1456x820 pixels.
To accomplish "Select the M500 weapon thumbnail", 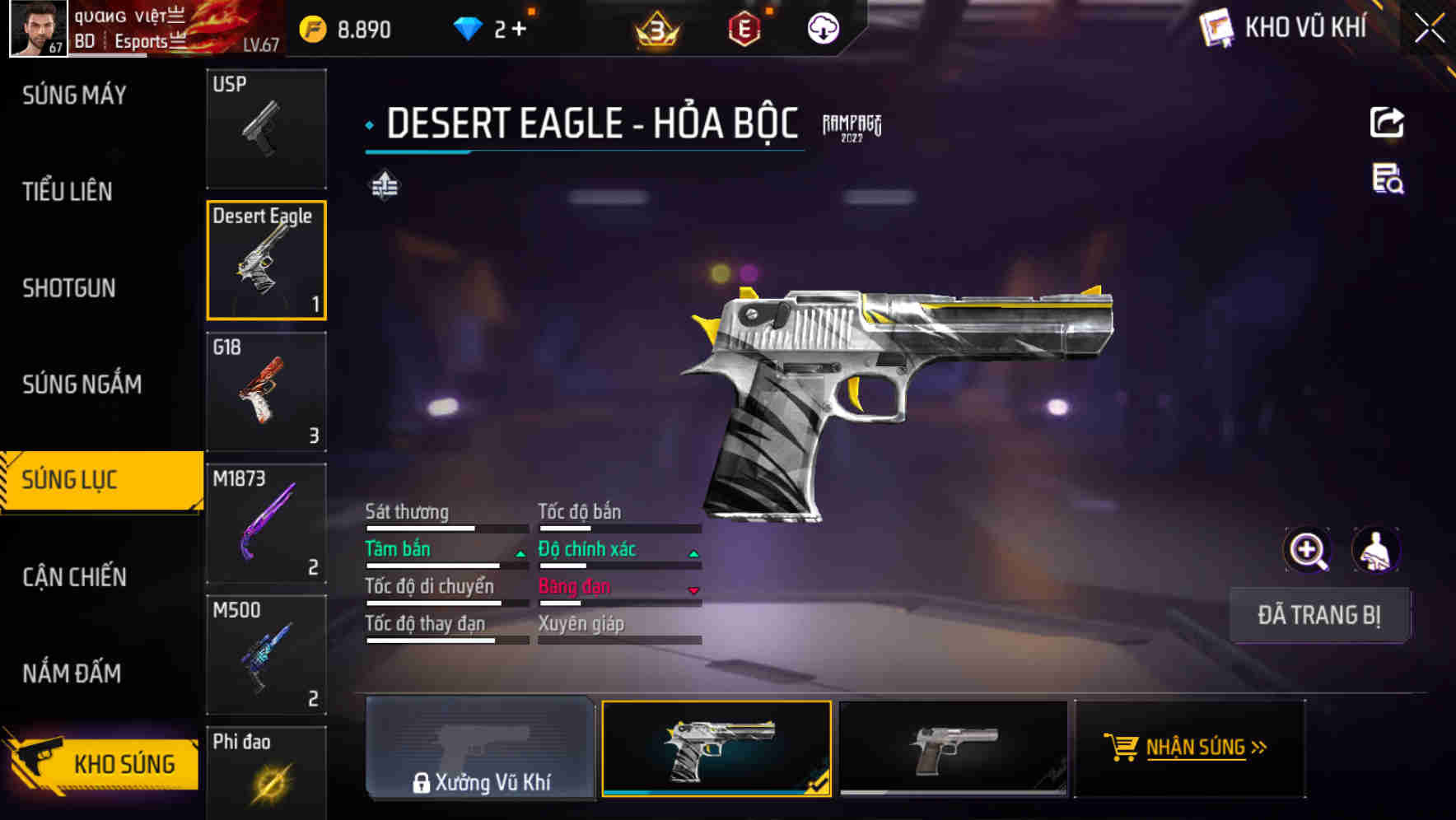I will pos(266,655).
